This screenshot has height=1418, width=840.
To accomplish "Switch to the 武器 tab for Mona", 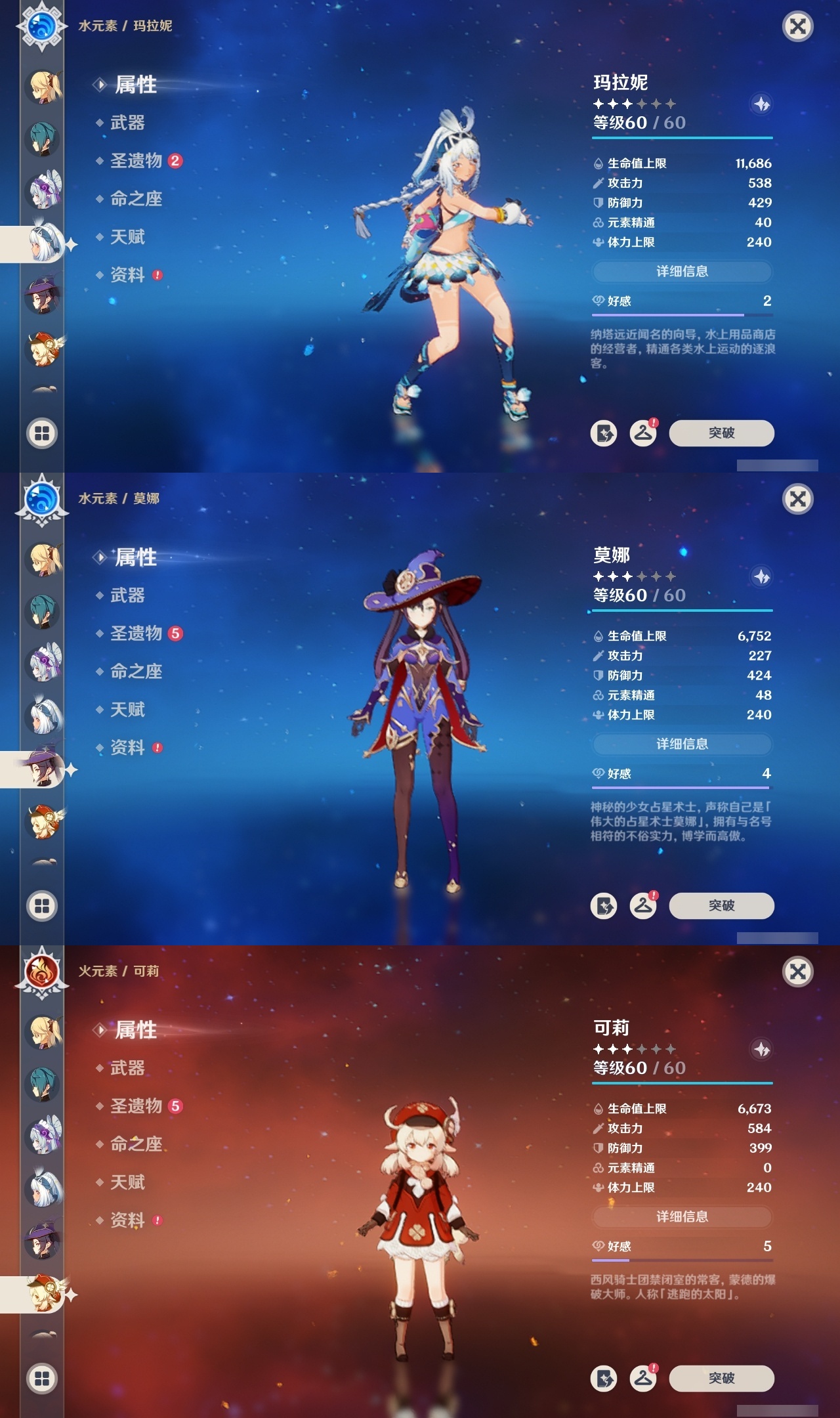I will click(129, 596).
